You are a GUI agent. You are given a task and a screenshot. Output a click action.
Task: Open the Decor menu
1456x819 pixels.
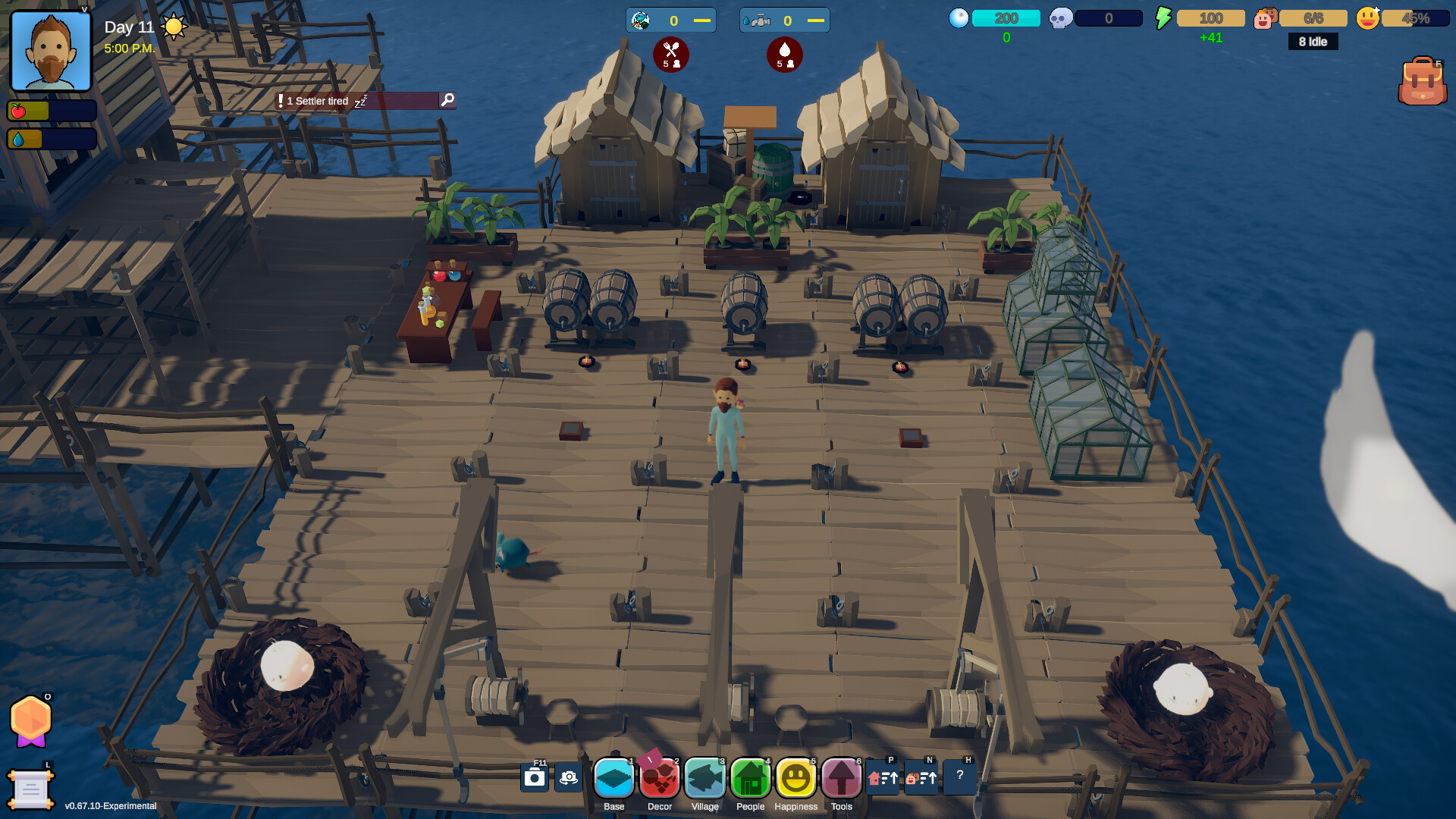tap(660, 777)
